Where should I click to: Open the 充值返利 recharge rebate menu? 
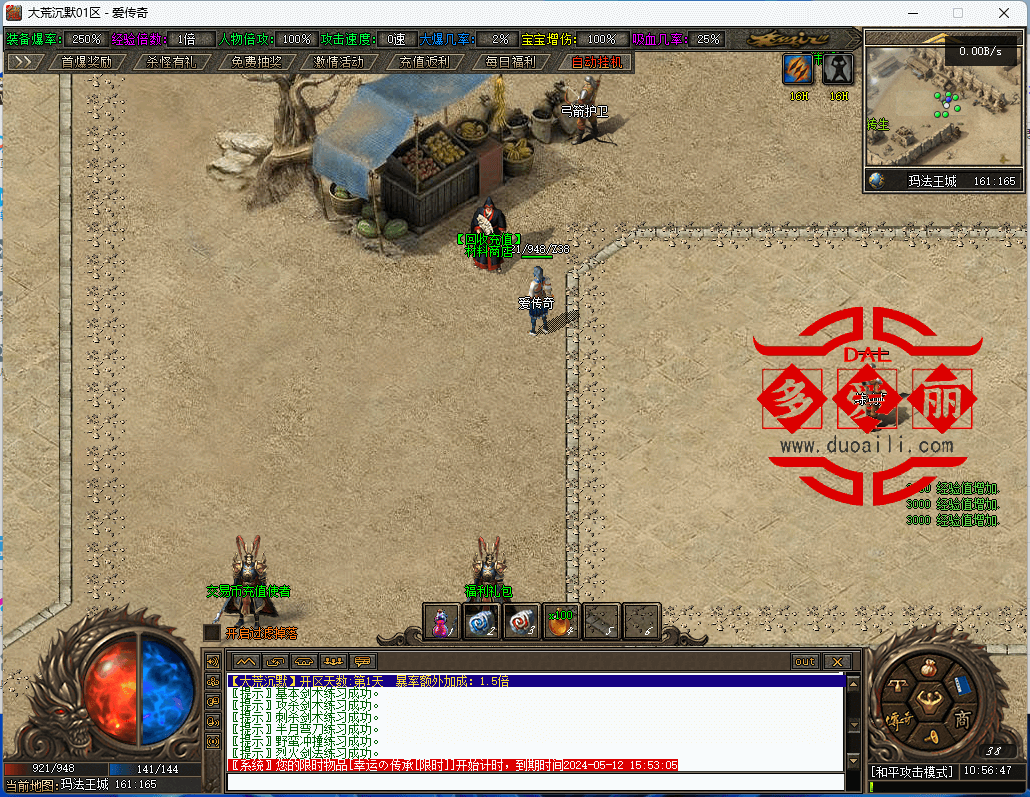[424, 61]
